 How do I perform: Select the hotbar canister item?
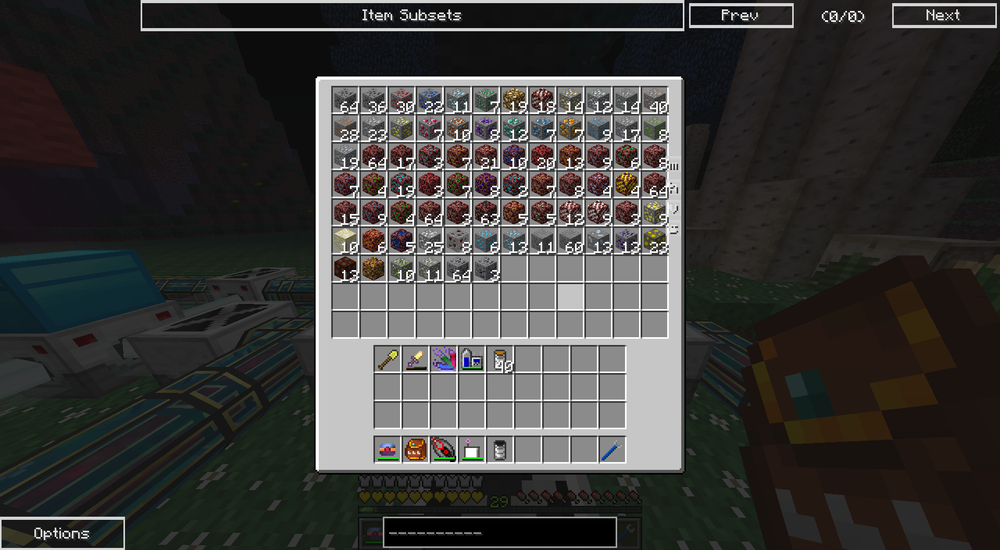[500, 450]
